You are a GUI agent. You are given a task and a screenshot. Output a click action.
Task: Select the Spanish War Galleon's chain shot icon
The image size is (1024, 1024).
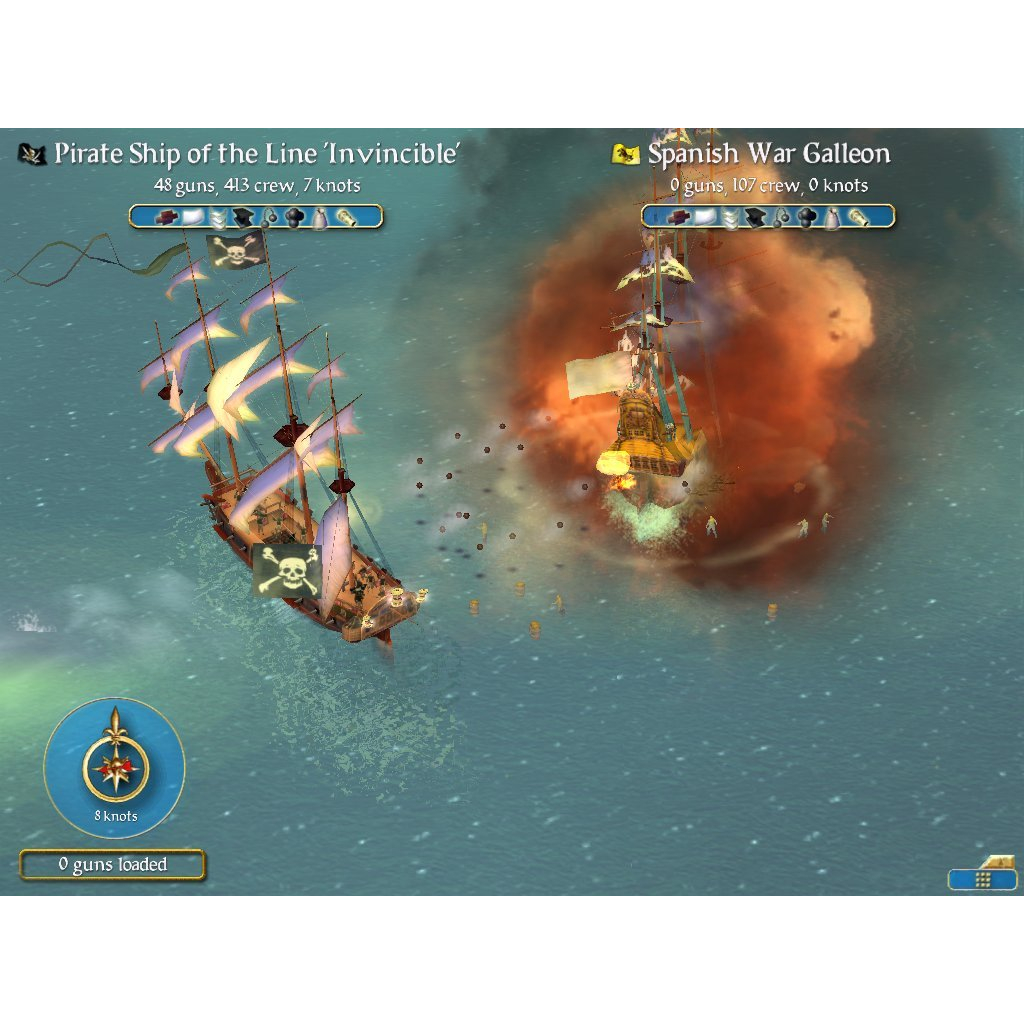[783, 217]
